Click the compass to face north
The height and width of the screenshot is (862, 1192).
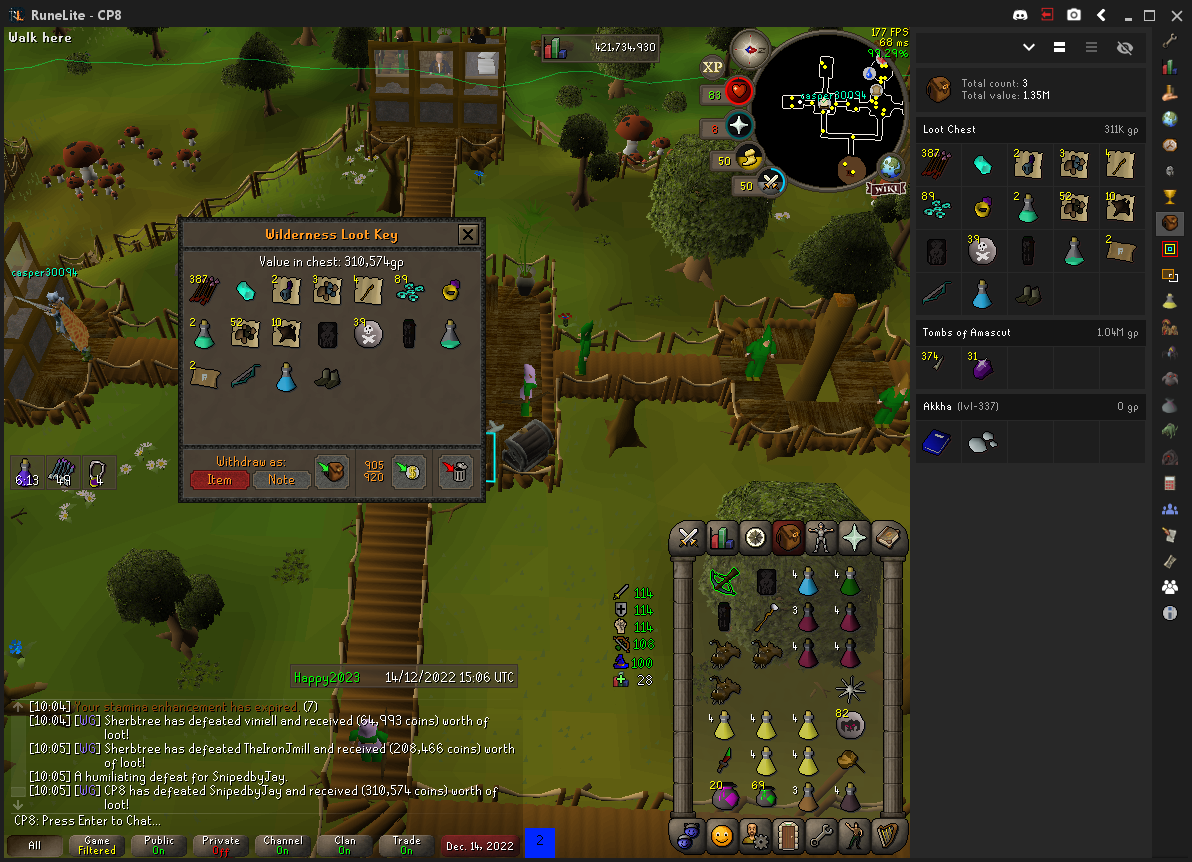click(x=748, y=48)
